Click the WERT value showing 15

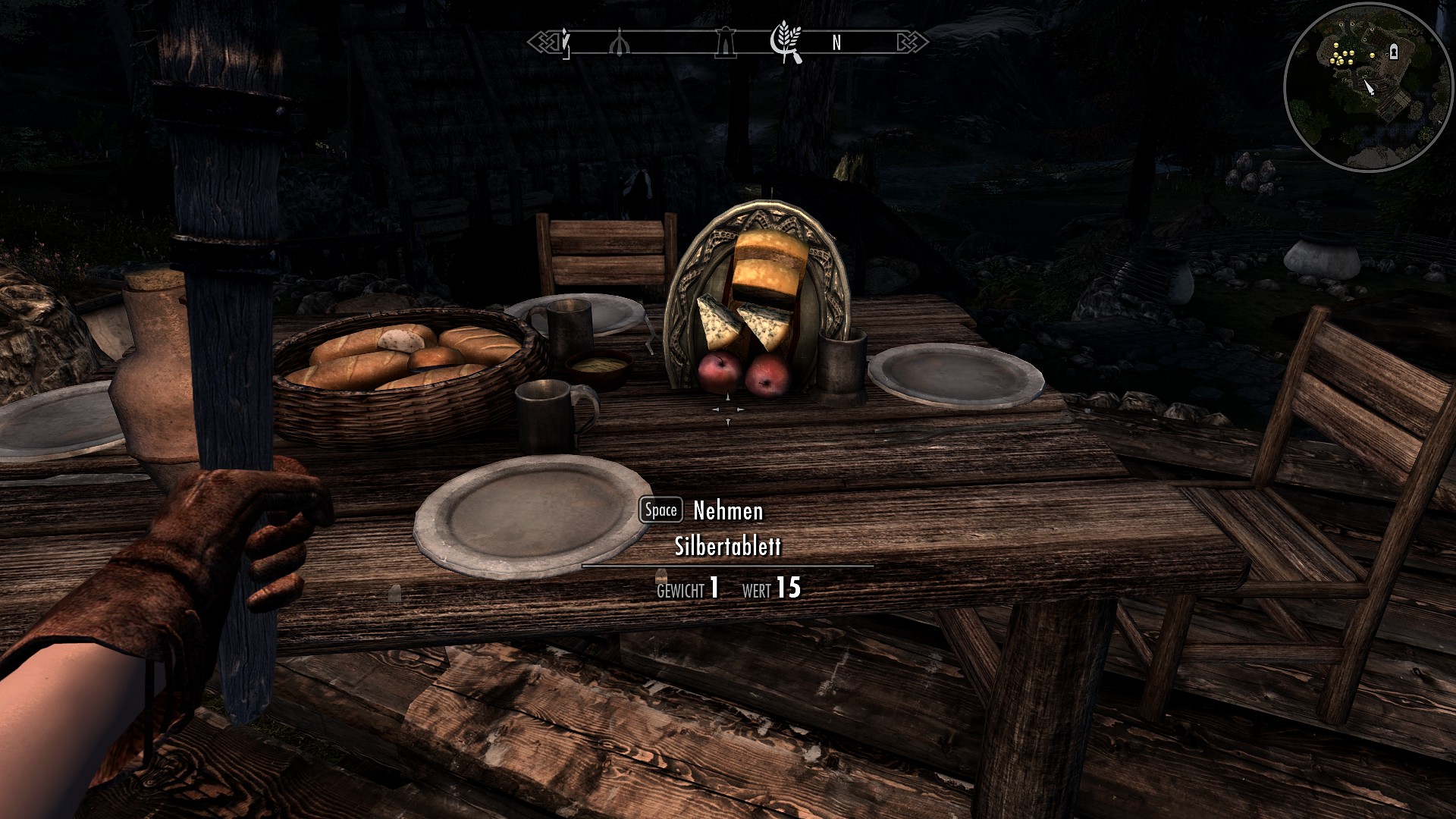point(789,586)
